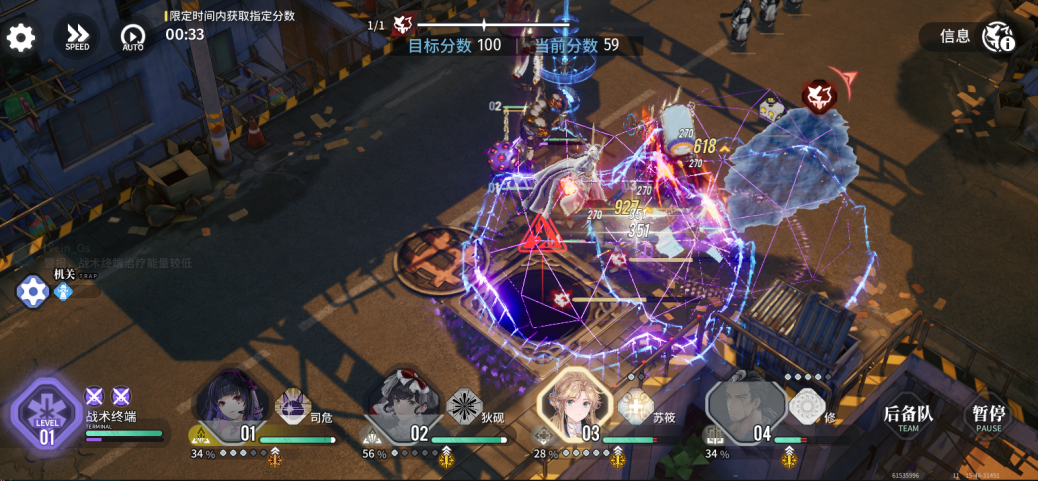The height and width of the screenshot is (481, 1038).
Task: Select character 01 司危 portrait
Action: tap(231, 405)
